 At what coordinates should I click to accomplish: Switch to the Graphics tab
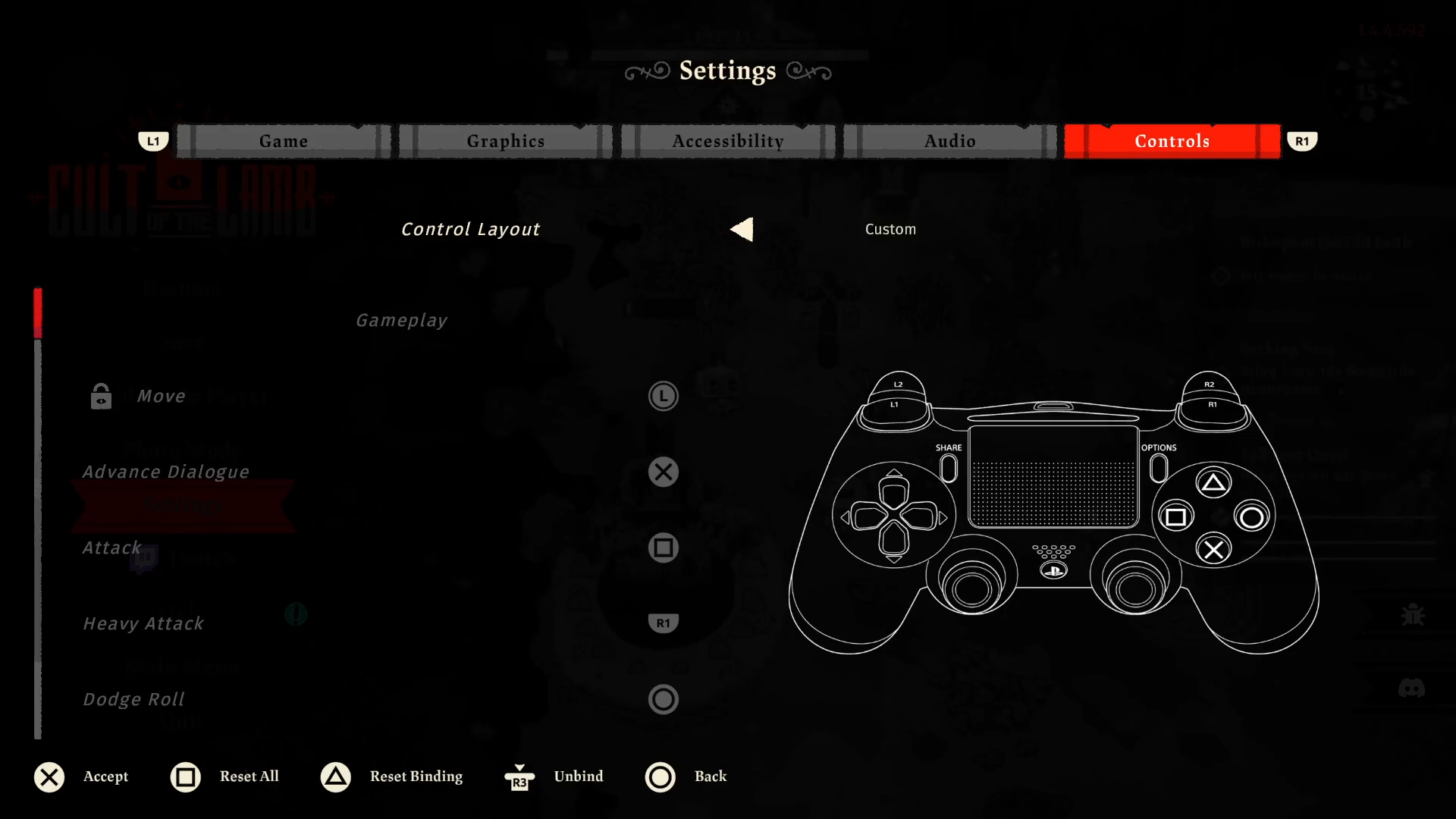tap(505, 141)
